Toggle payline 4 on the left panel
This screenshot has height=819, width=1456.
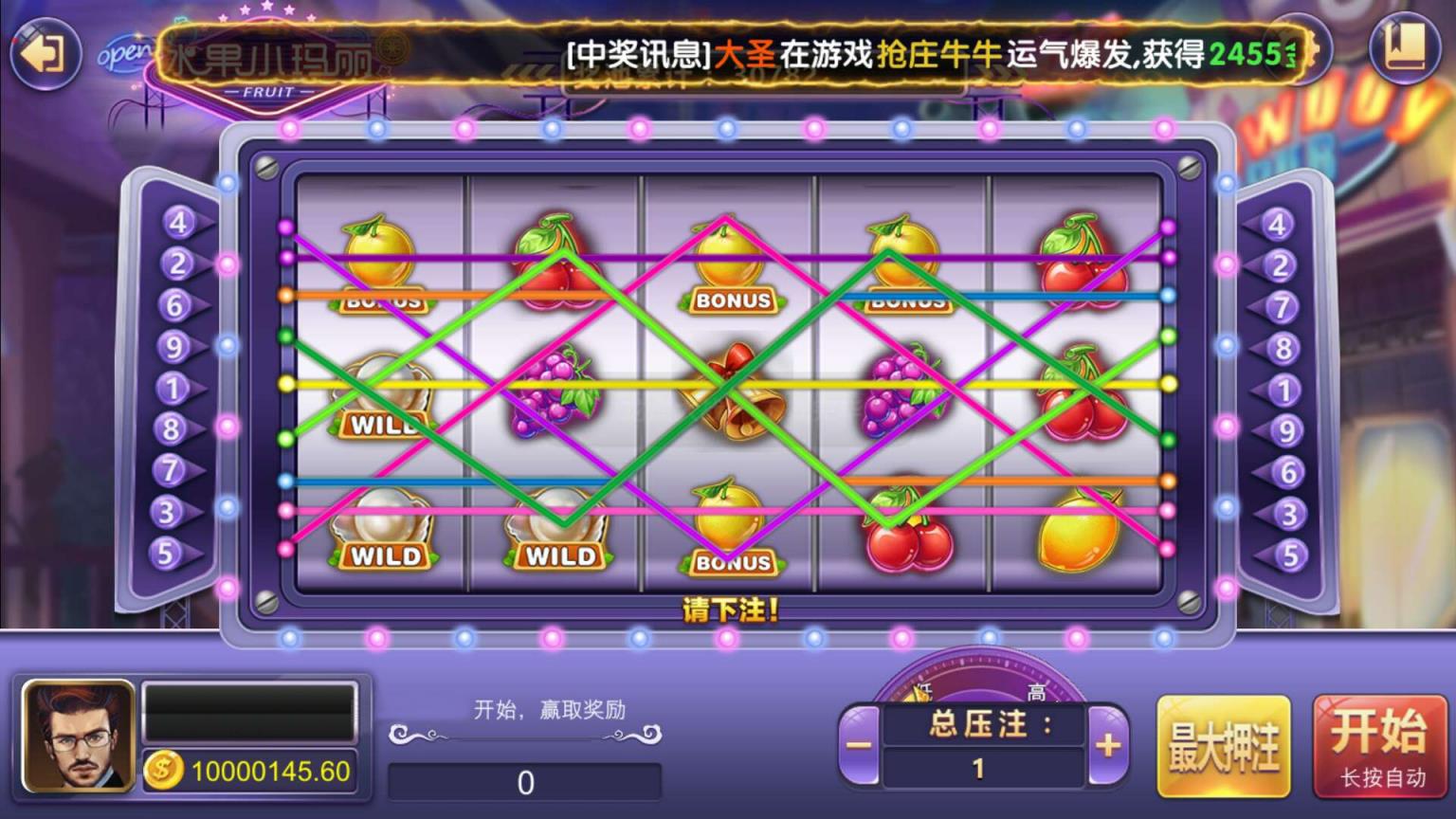(x=173, y=222)
